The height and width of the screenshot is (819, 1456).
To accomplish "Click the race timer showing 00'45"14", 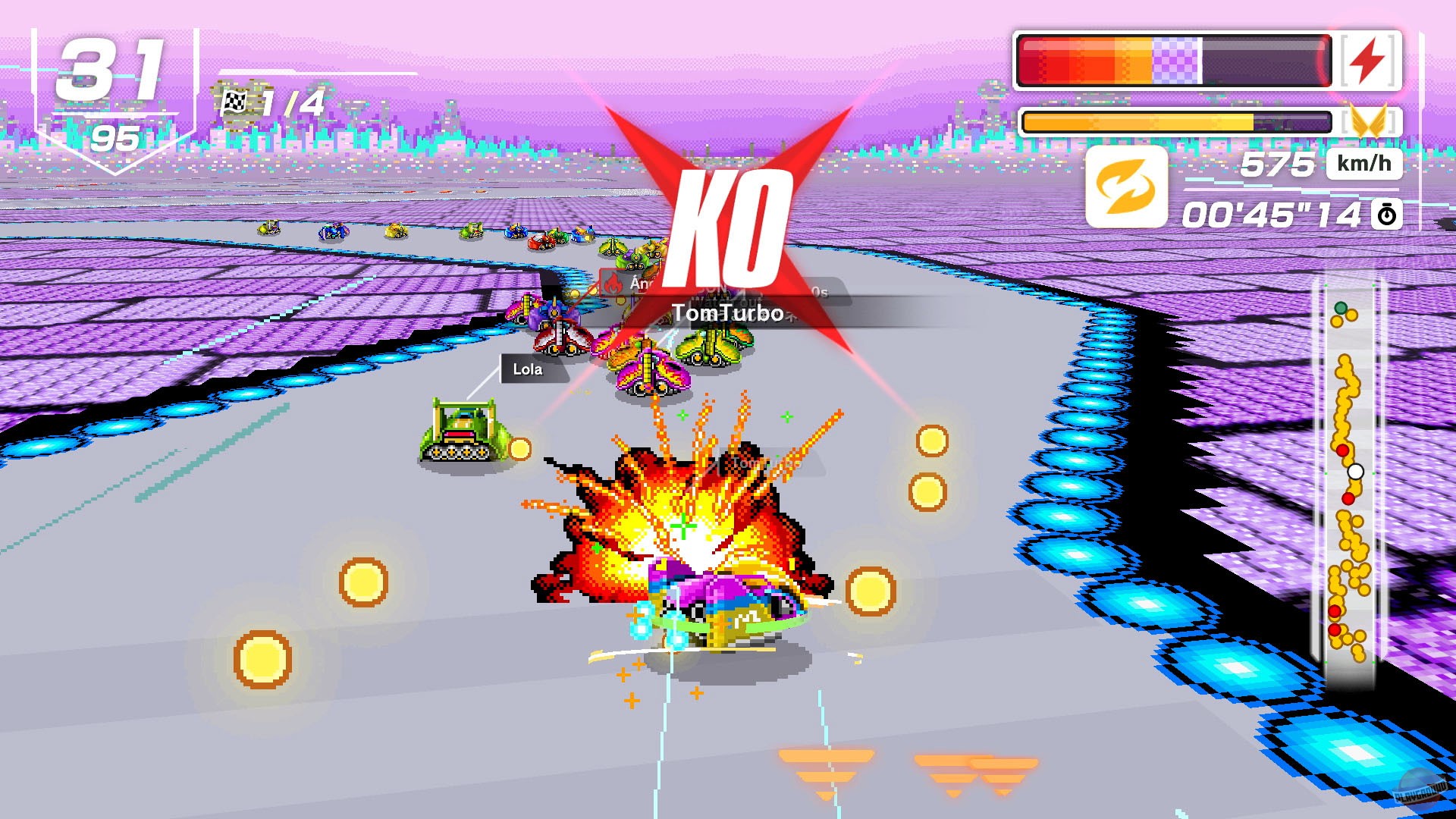I will point(1273,215).
